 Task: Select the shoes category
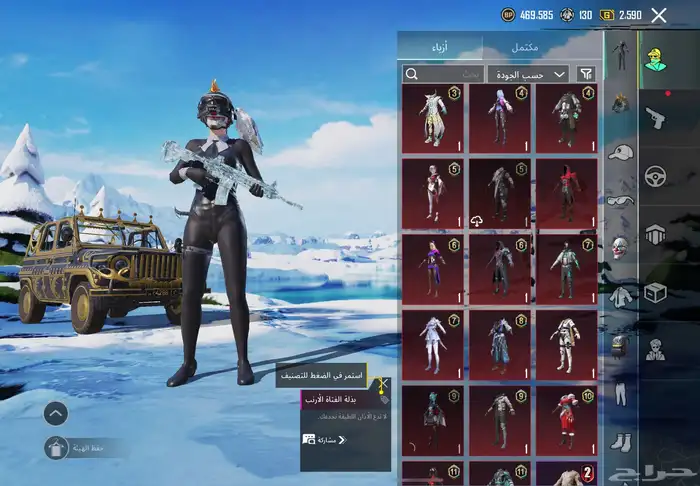(621, 440)
